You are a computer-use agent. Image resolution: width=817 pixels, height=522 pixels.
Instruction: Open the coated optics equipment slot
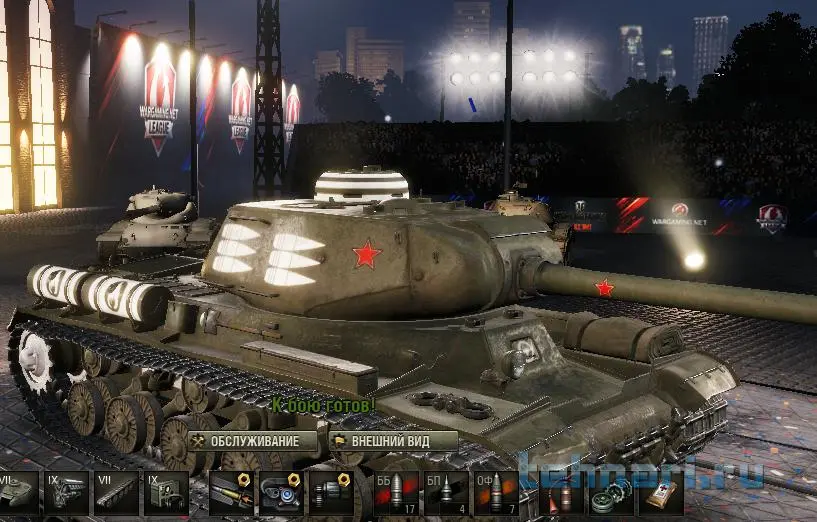click(x=281, y=494)
